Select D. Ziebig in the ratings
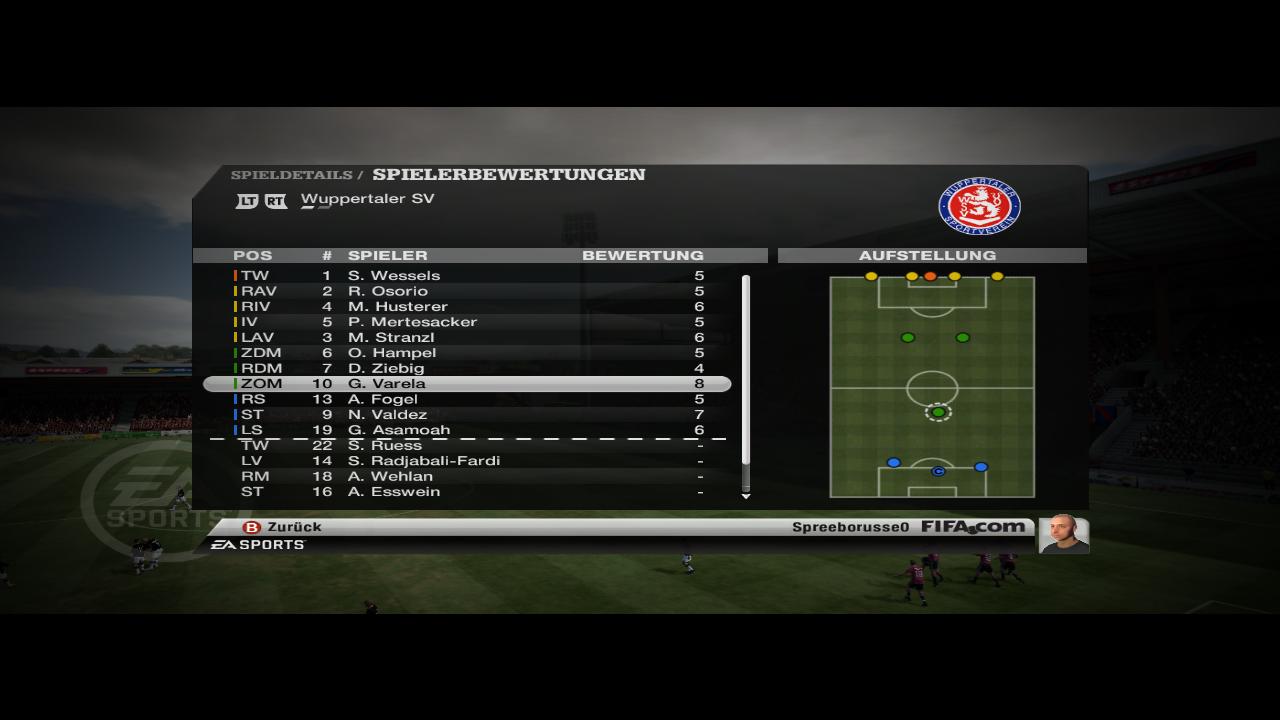 (467, 369)
